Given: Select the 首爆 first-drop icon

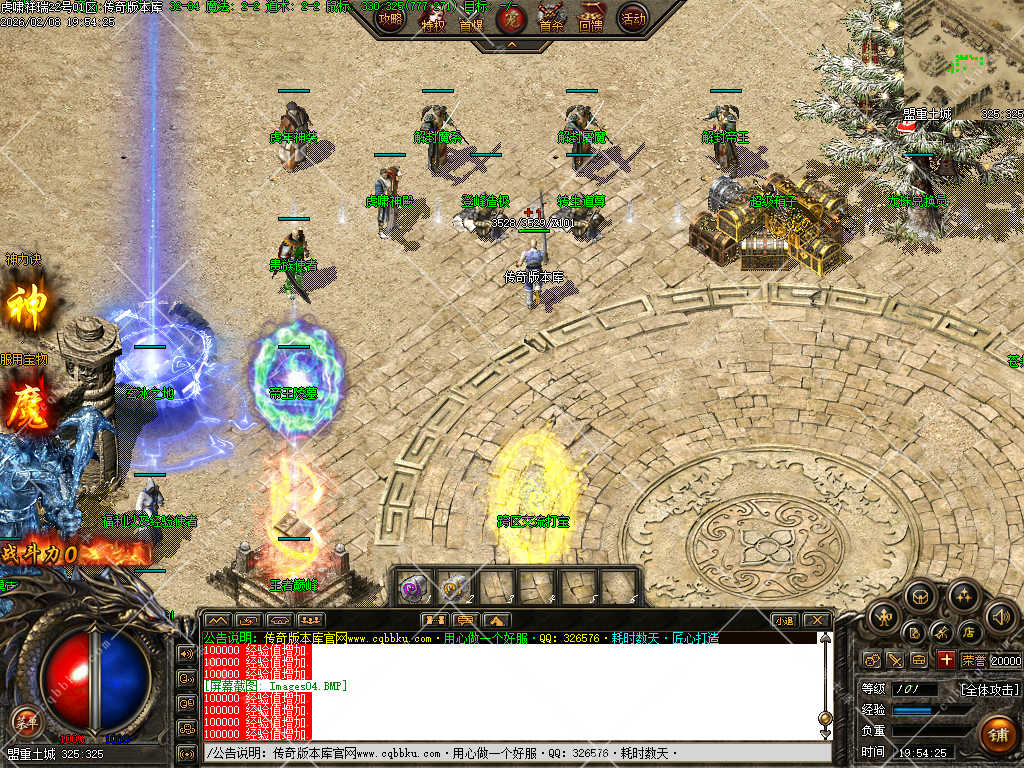Looking at the screenshot, I should pyautogui.click(x=471, y=20).
